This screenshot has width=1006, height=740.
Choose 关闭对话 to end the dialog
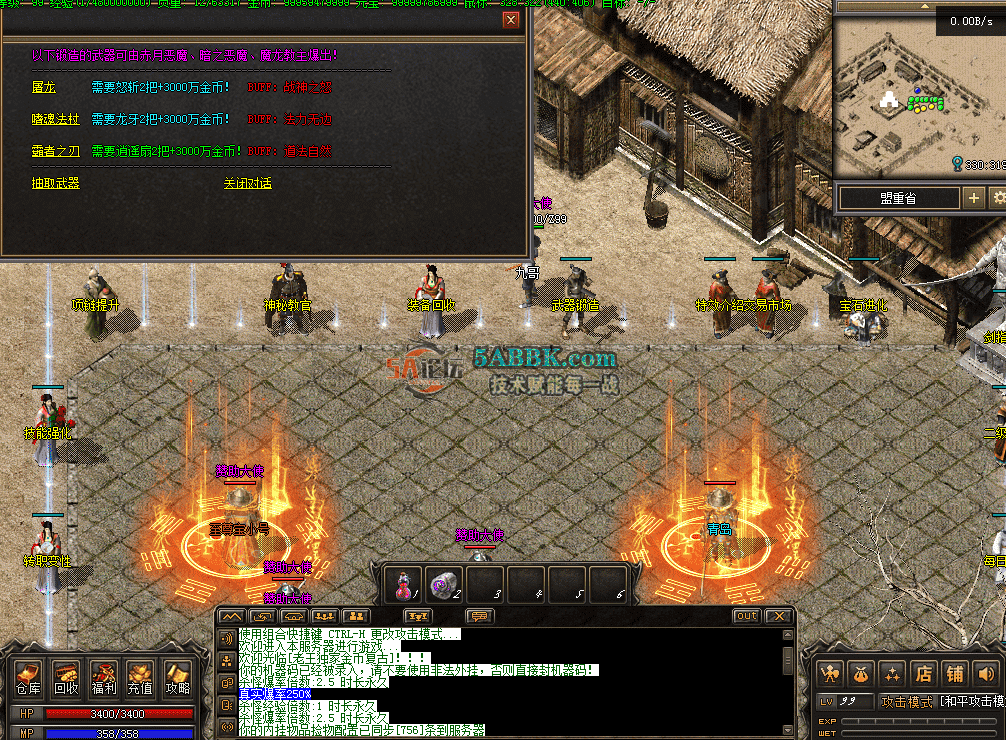pos(247,183)
